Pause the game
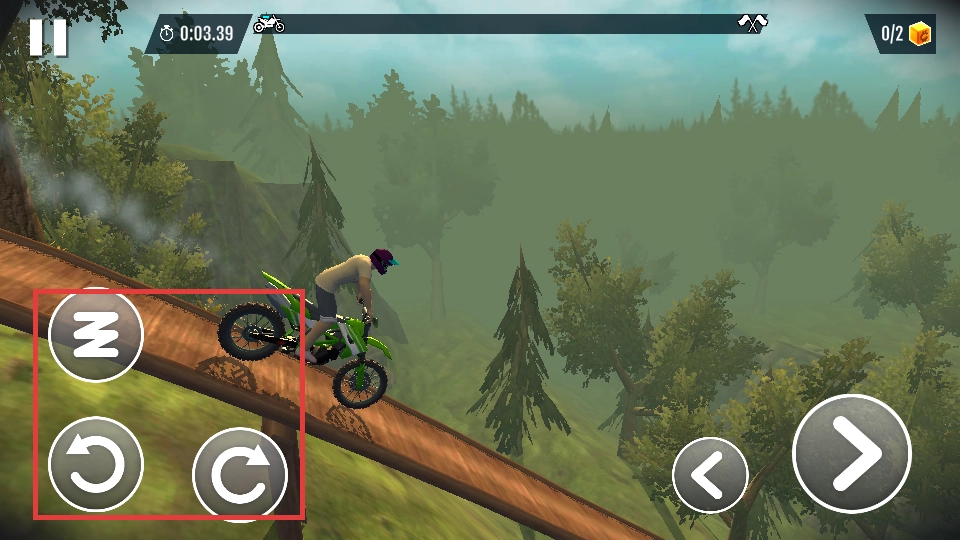 (47, 36)
